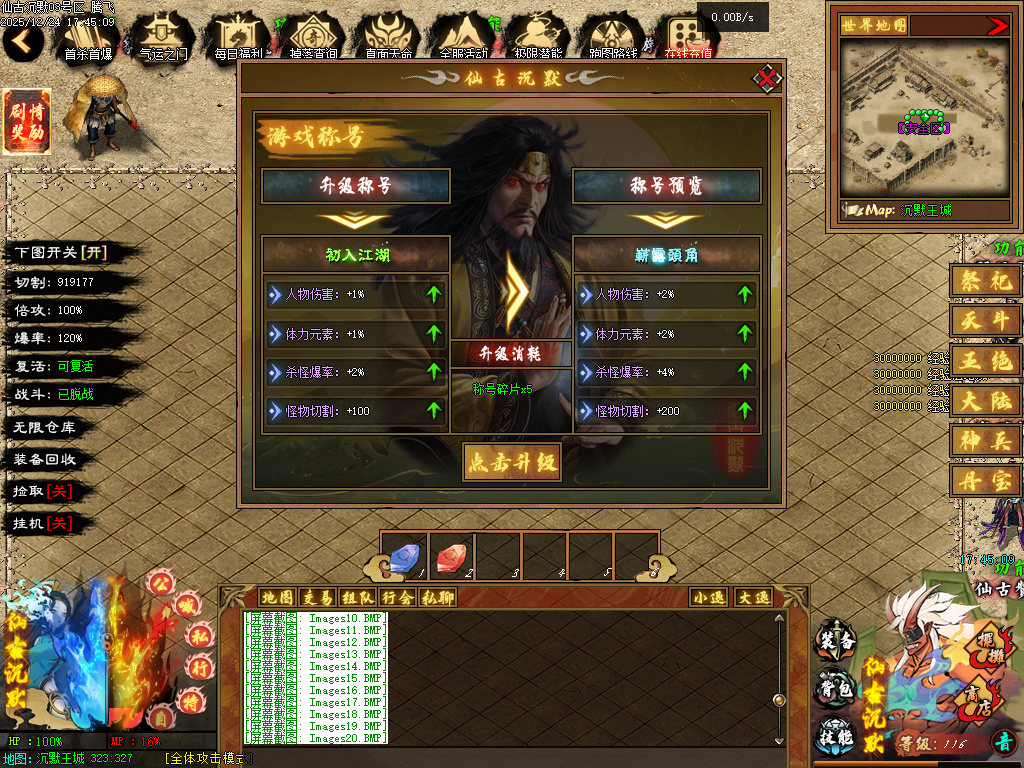Use the red crystal in hotbar slot 2
Viewport: 1024px width, 768px height.
click(x=450, y=558)
